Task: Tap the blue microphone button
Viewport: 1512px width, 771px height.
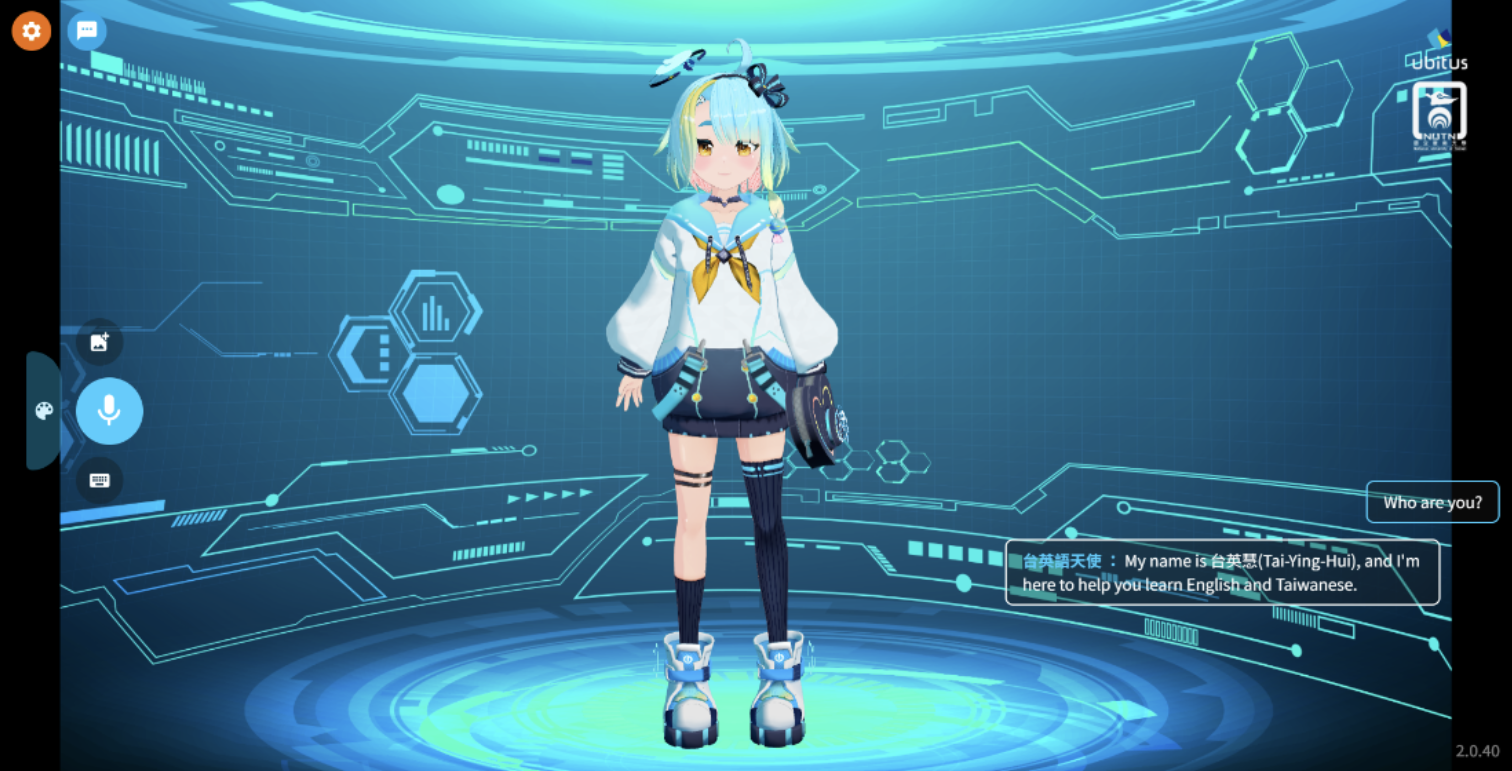Action: pyautogui.click(x=109, y=410)
